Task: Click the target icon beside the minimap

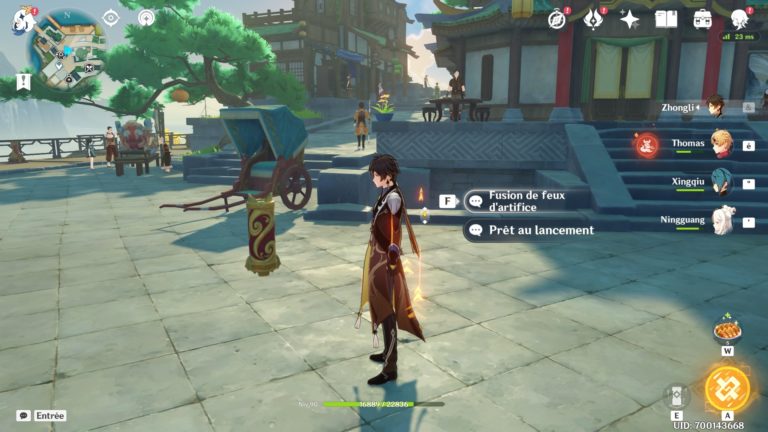Action: 111,18
